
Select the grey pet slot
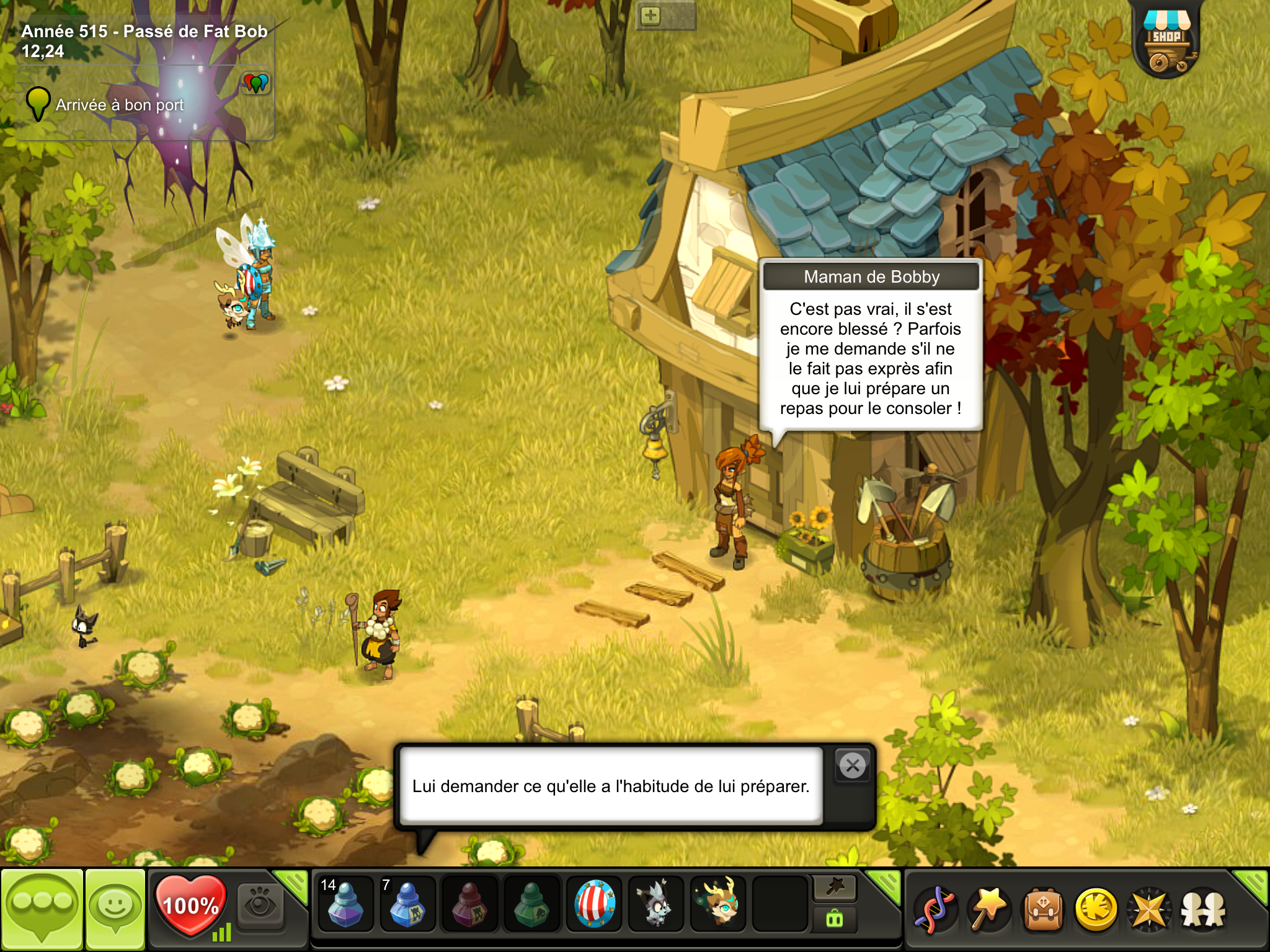point(655,905)
